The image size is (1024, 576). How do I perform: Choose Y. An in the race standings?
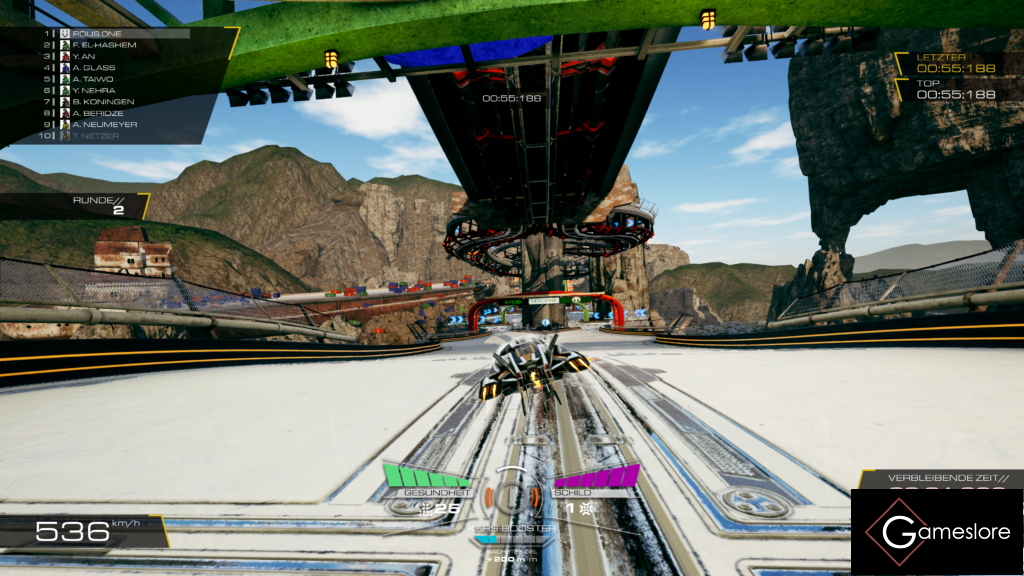tap(83, 56)
